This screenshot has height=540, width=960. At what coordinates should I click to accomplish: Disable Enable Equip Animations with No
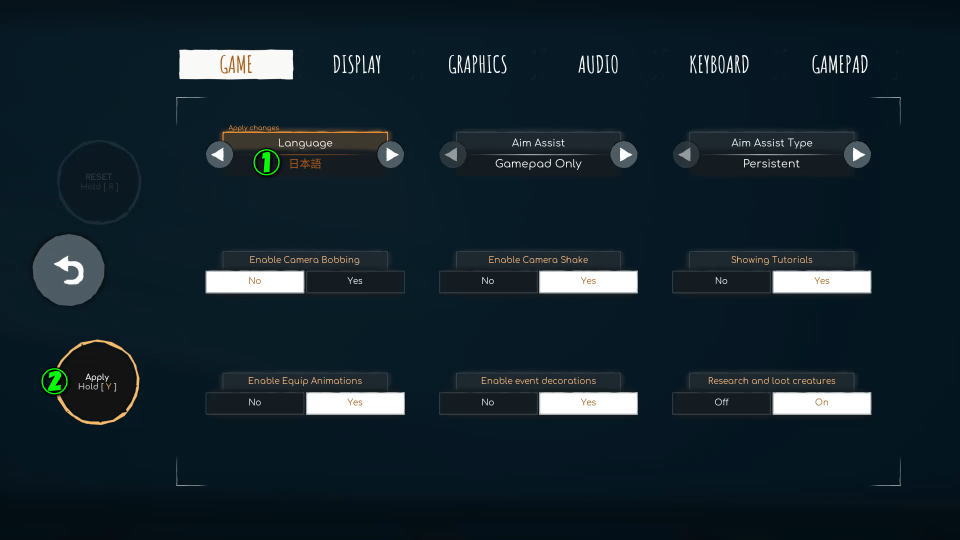coord(255,402)
